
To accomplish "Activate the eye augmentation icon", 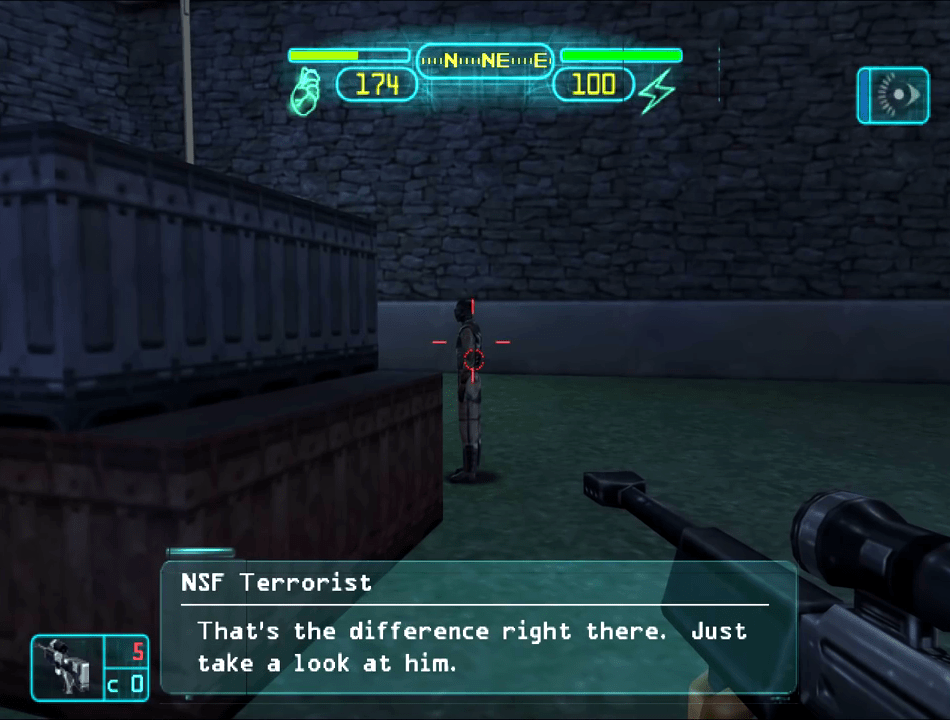I will (892, 96).
